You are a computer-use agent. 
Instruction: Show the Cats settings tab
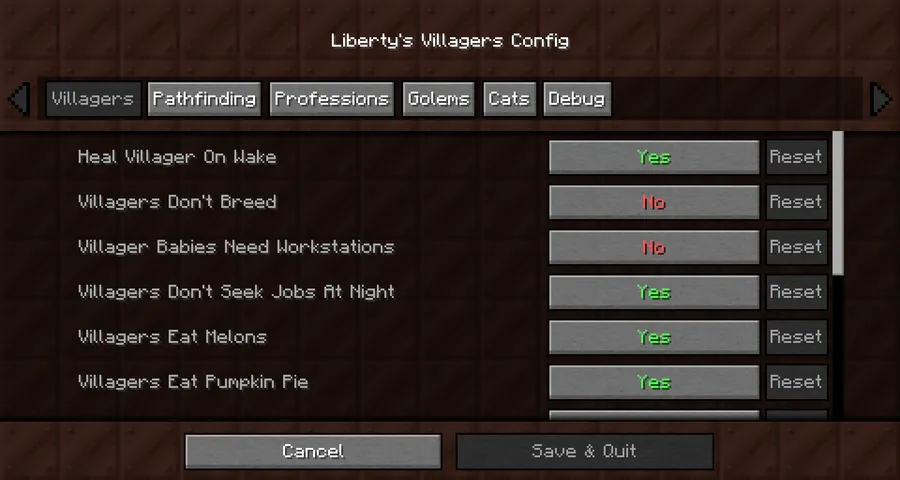508,99
